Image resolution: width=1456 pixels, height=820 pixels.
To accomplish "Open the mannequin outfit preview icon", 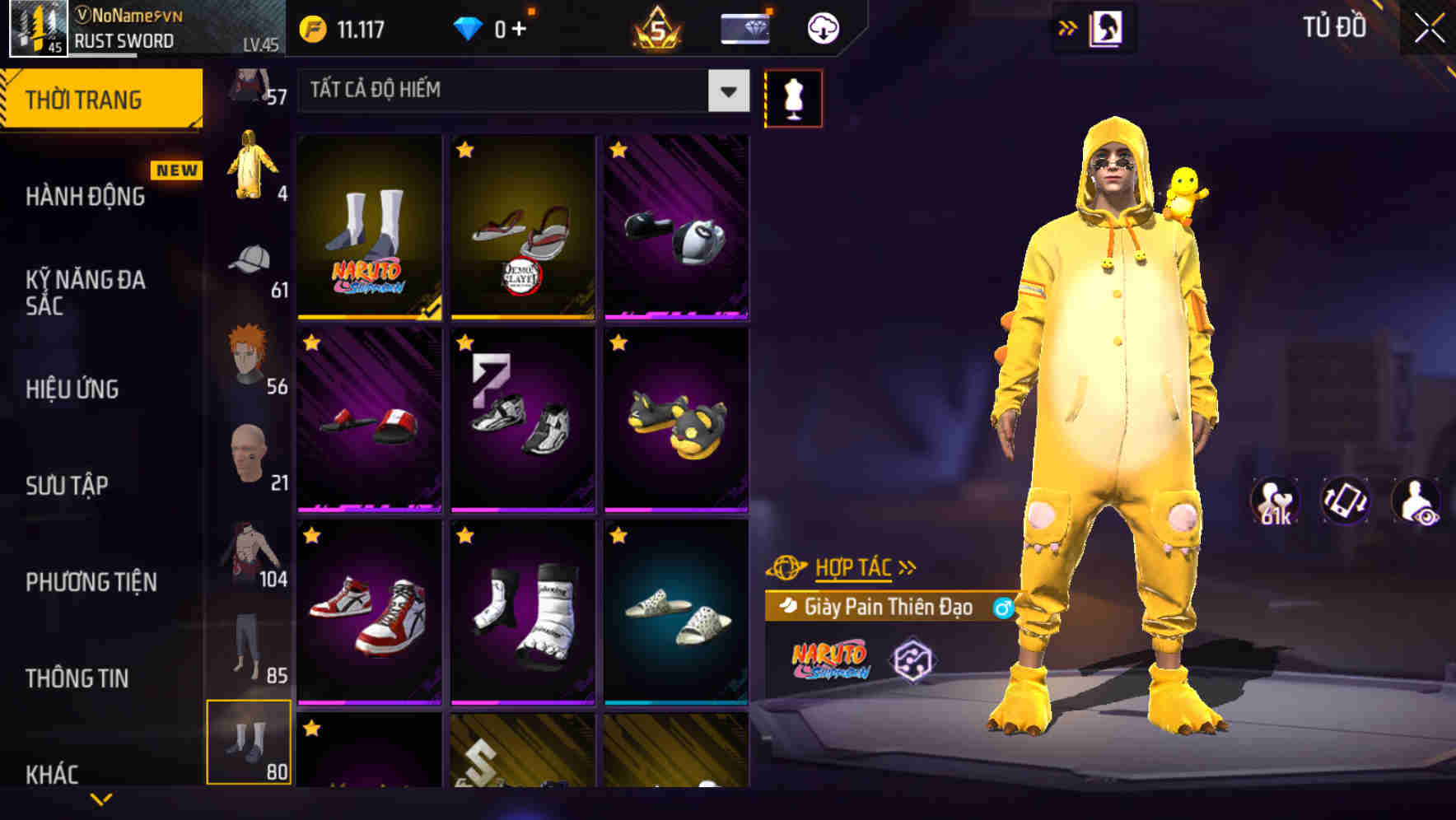I will coord(793,97).
